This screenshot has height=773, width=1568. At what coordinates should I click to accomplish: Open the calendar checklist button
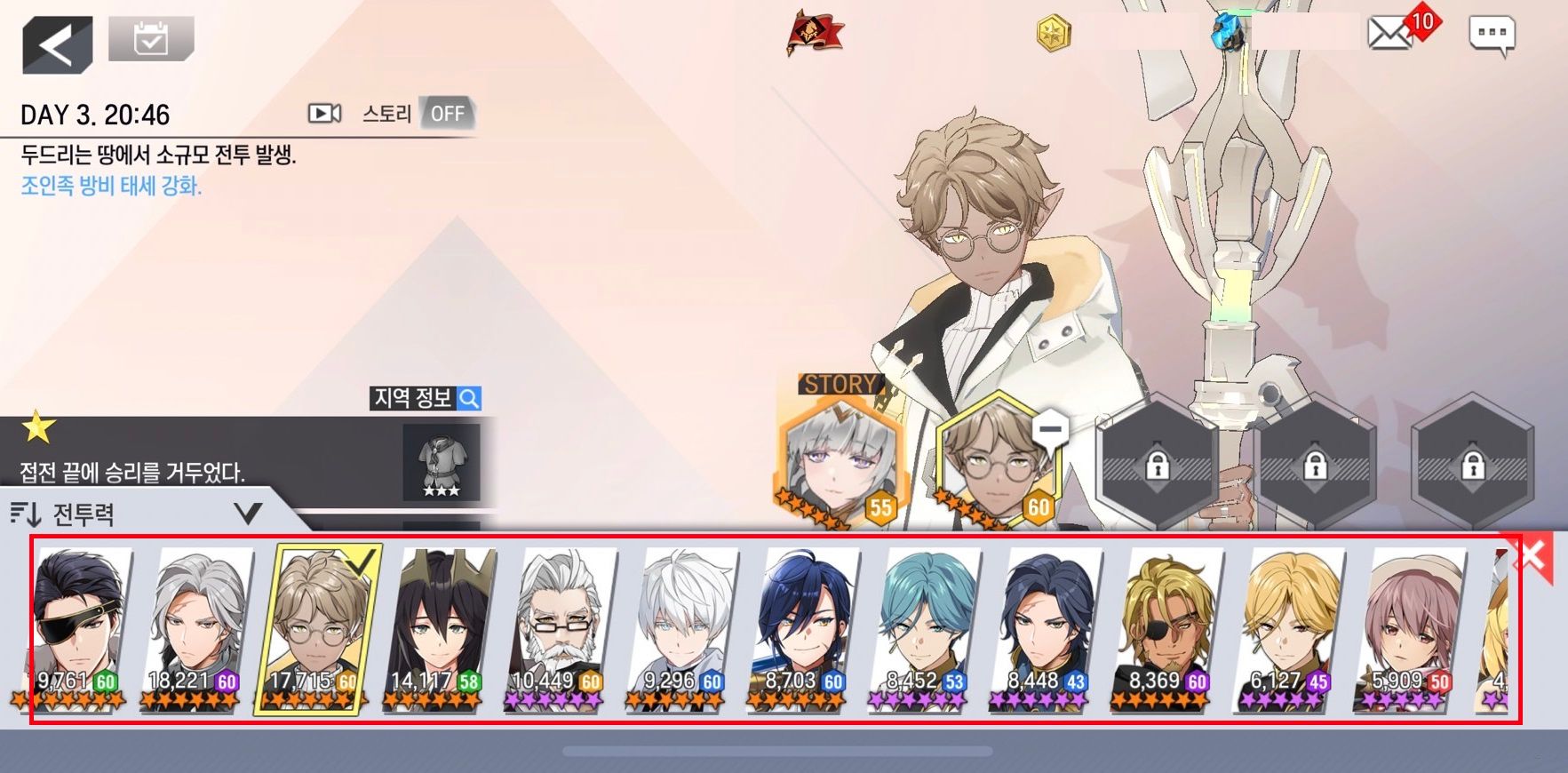point(150,39)
